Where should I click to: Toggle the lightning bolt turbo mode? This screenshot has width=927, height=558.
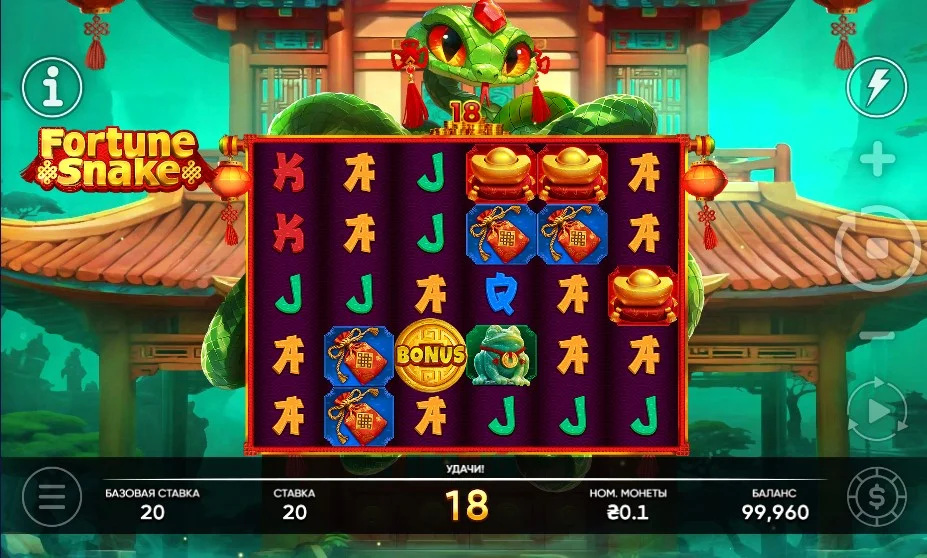[876, 88]
